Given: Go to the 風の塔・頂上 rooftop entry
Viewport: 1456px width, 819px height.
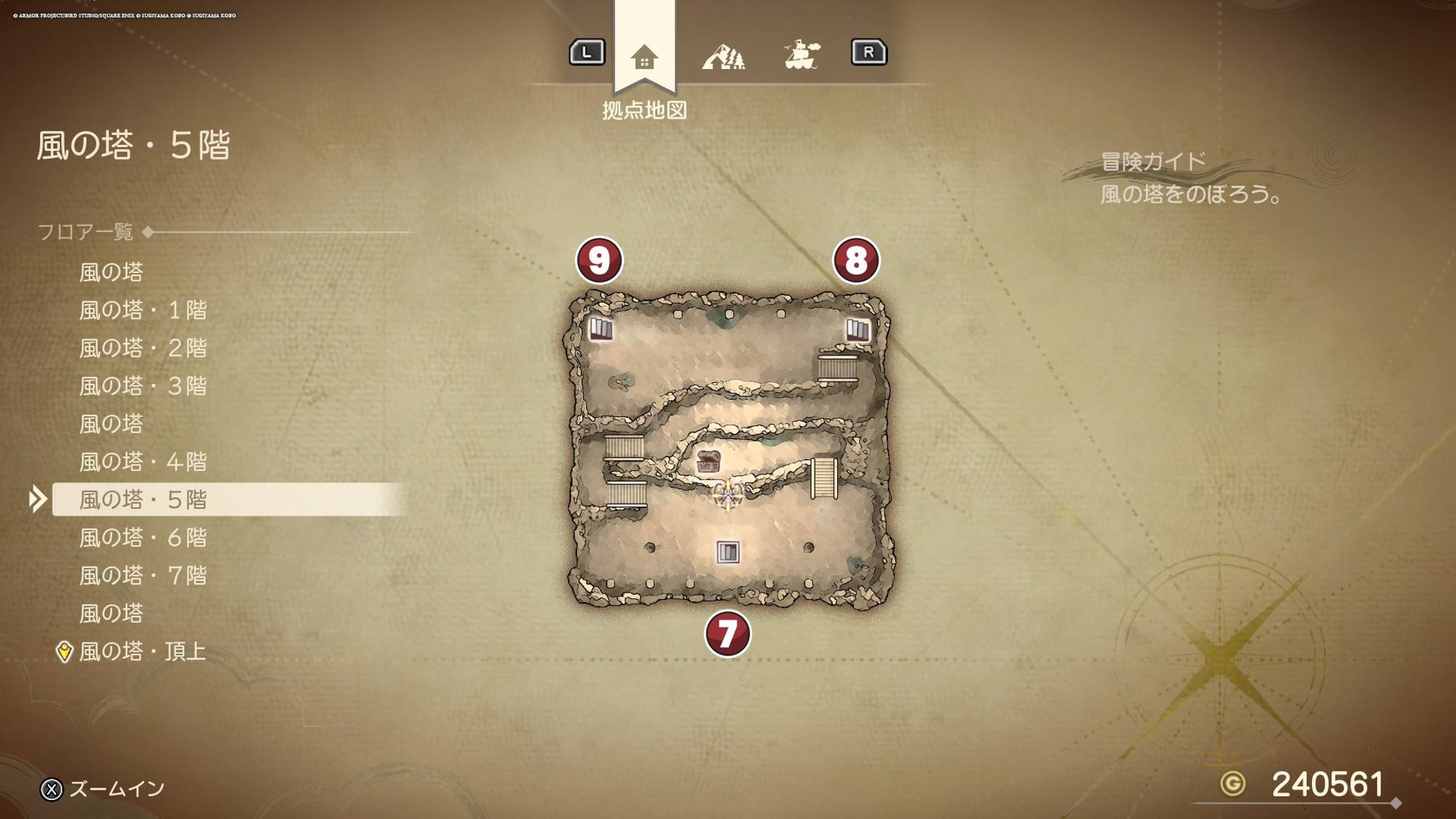Looking at the screenshot, I should coord(142,651).
